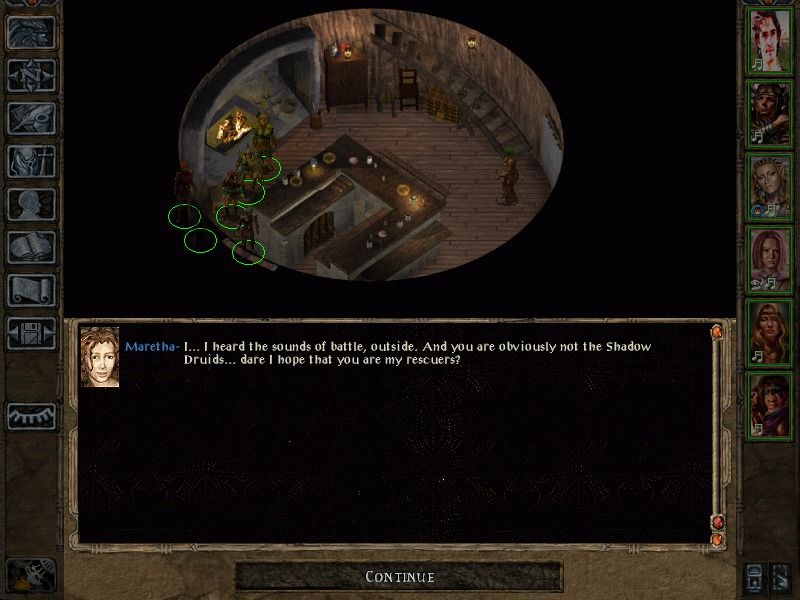Toggle the closed-eye button in left sidebar

(31, 416)
